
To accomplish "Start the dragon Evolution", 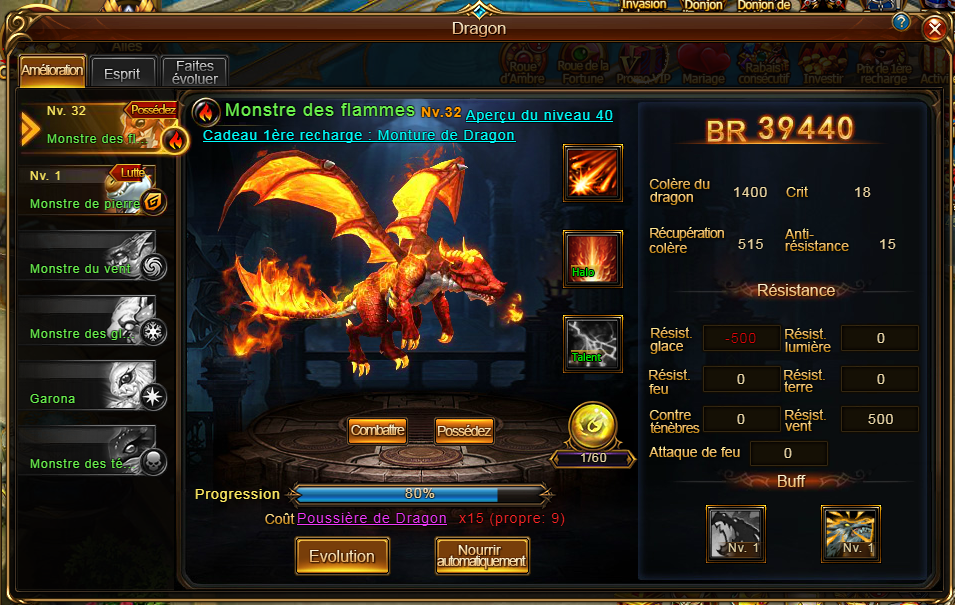I will [x=341, y=556].
